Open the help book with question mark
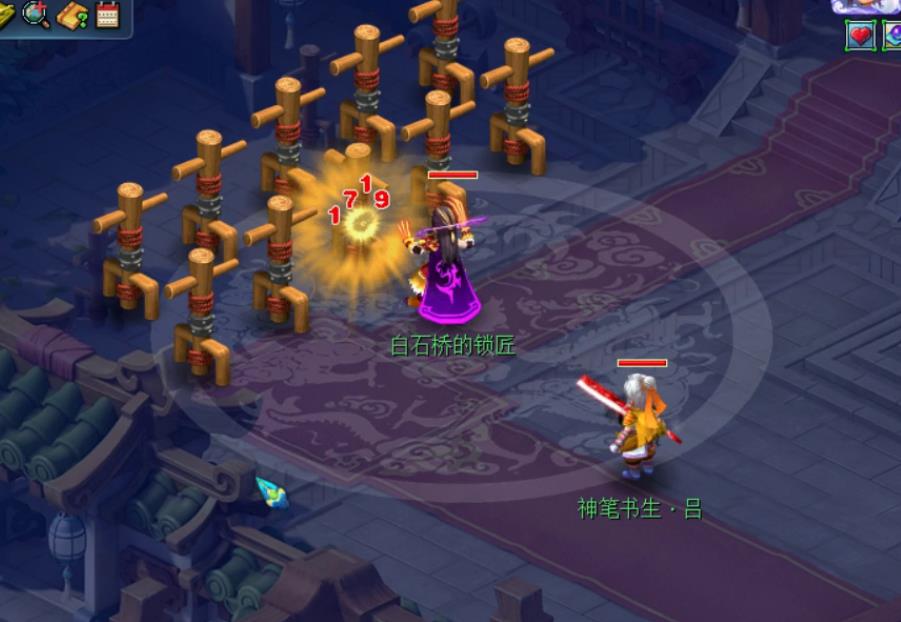Image resolution: width=901 pixels, height=622 pixels. point(72,15)
